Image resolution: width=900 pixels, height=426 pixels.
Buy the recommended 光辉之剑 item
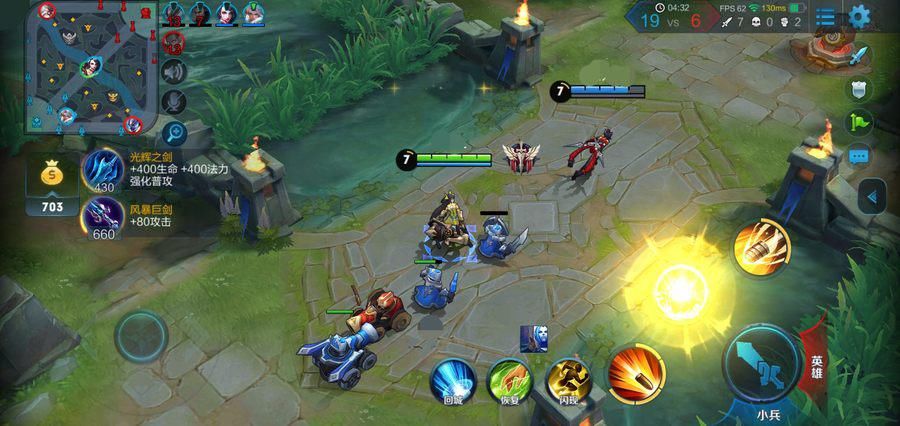tap(104, 170)
